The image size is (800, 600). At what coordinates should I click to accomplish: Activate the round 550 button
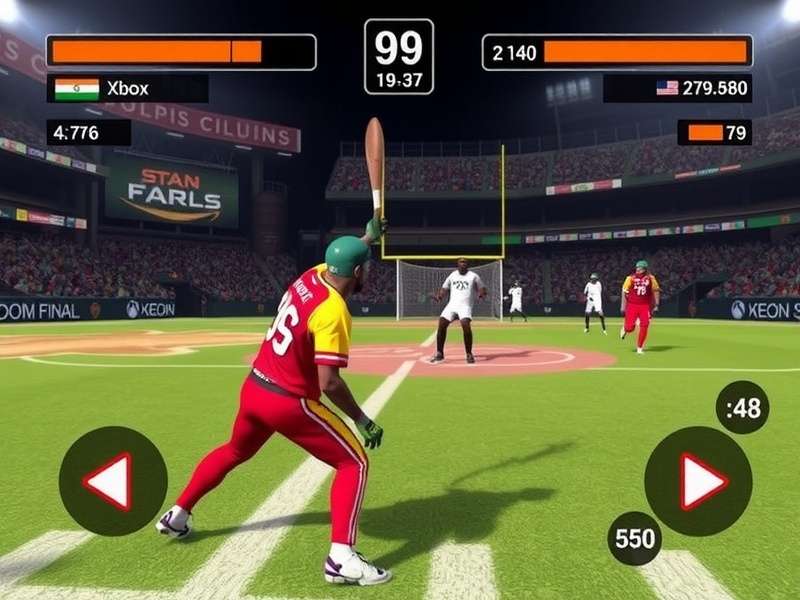tap(635, 539)
